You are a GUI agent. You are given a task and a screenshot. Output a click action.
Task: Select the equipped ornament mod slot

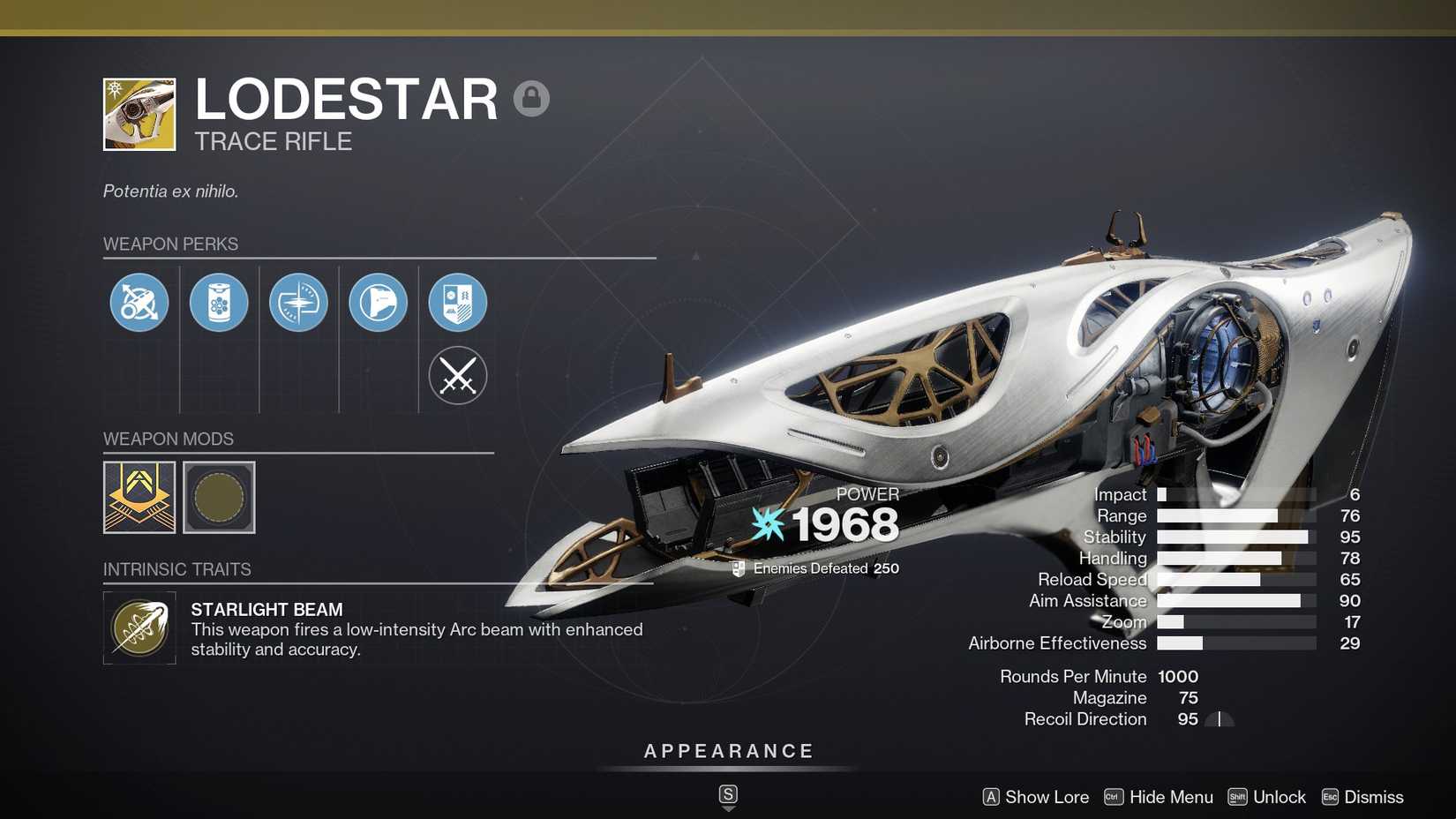pyautogui.click(x=139, y=497)
